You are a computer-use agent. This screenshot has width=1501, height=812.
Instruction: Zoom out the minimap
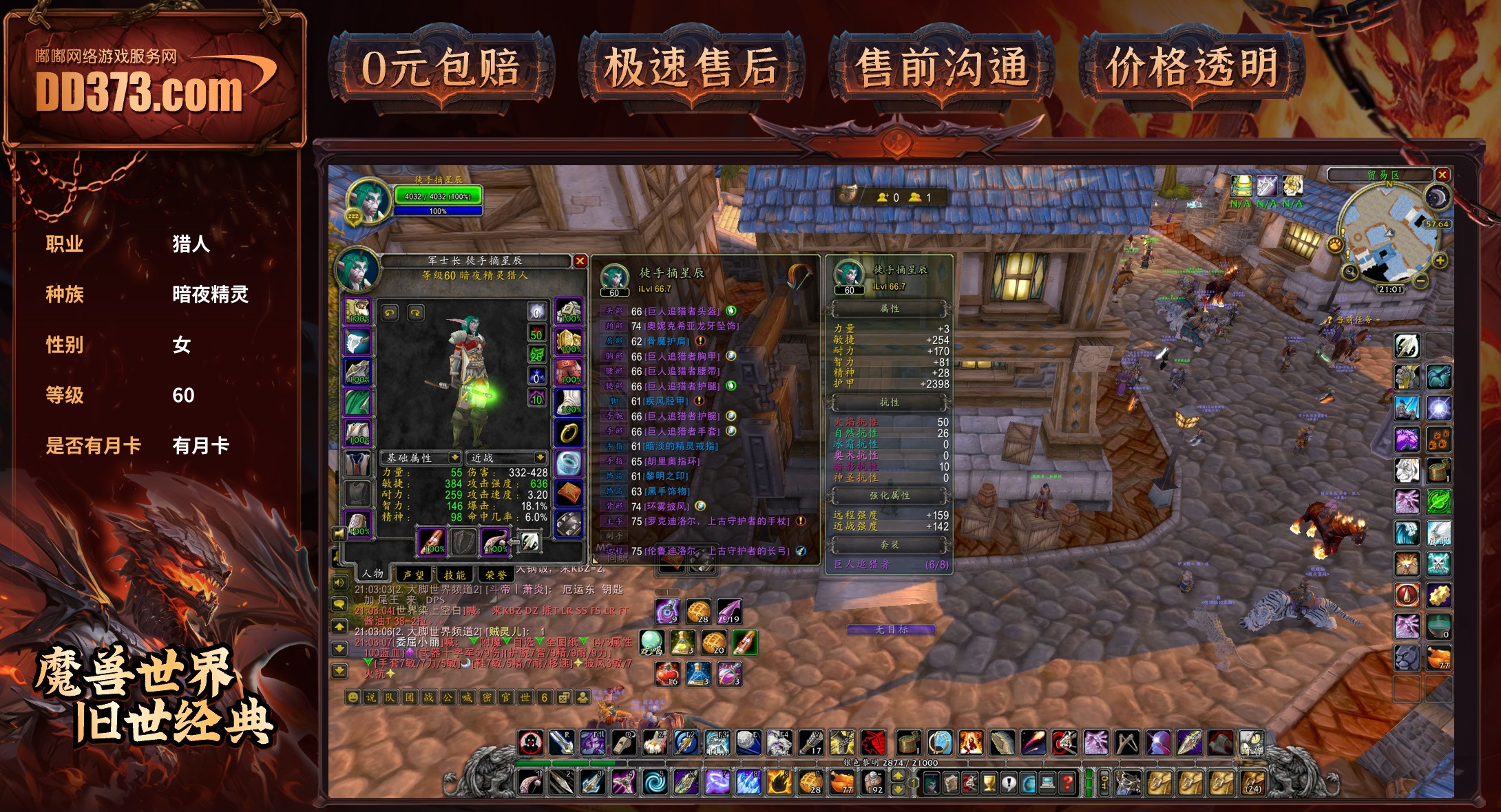pyautogui.click(x=1420, y=281)
